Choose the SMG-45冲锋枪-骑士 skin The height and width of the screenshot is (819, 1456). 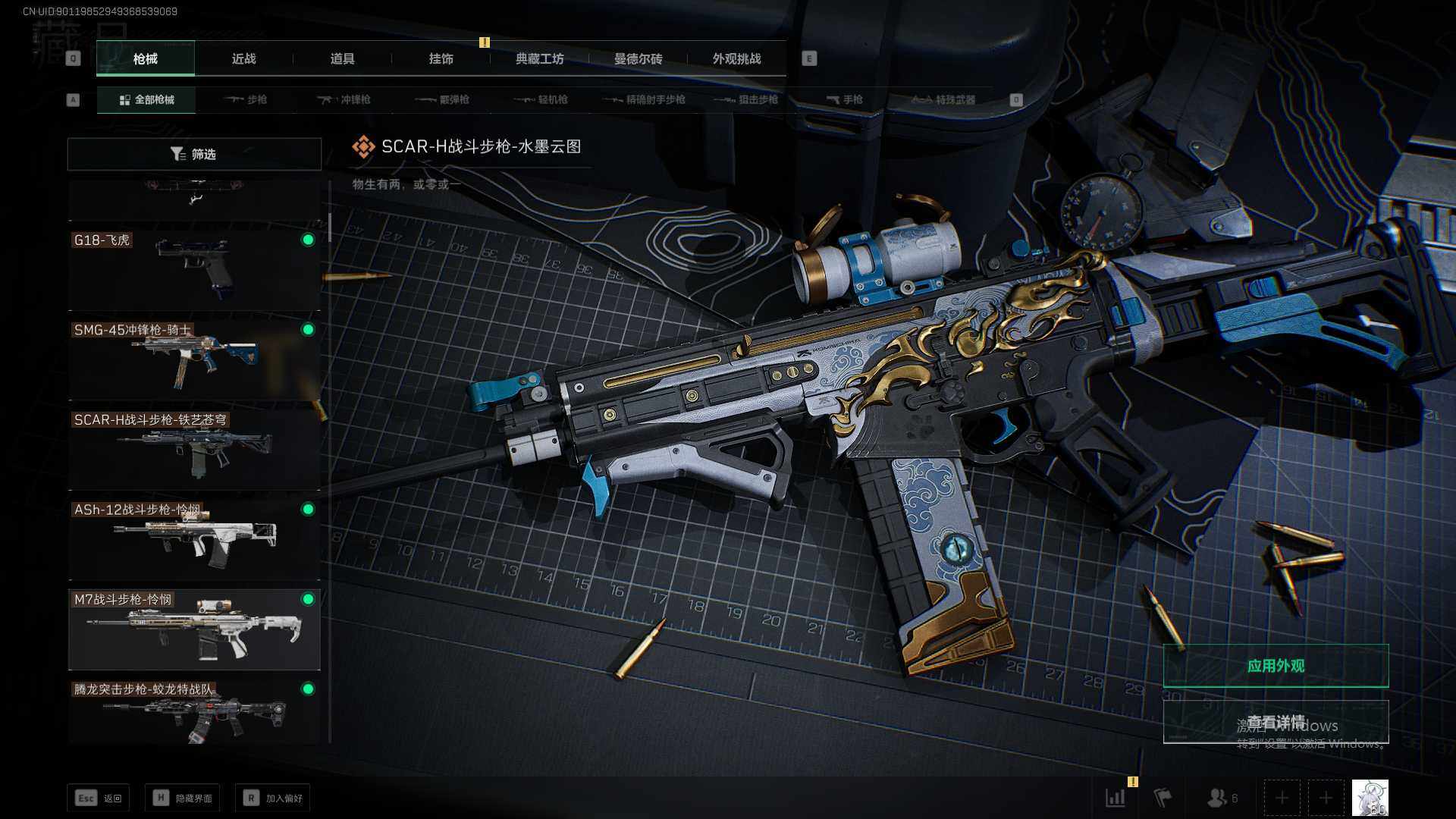click(x=194, y=358)
